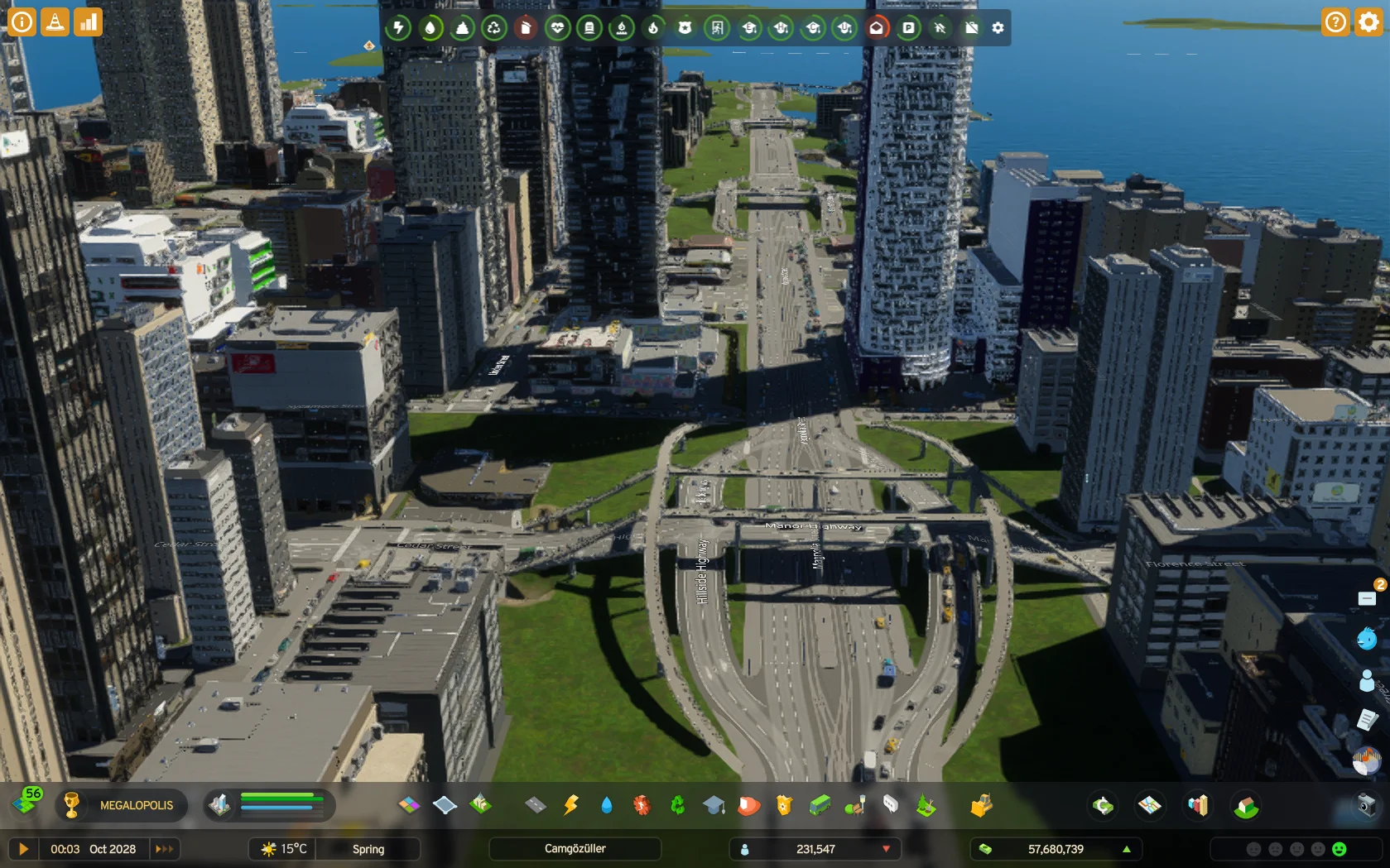Screen dimensions: 1390x868
Task: Open the Megalopolis milestone progress panel
Action: coord(121,805)
